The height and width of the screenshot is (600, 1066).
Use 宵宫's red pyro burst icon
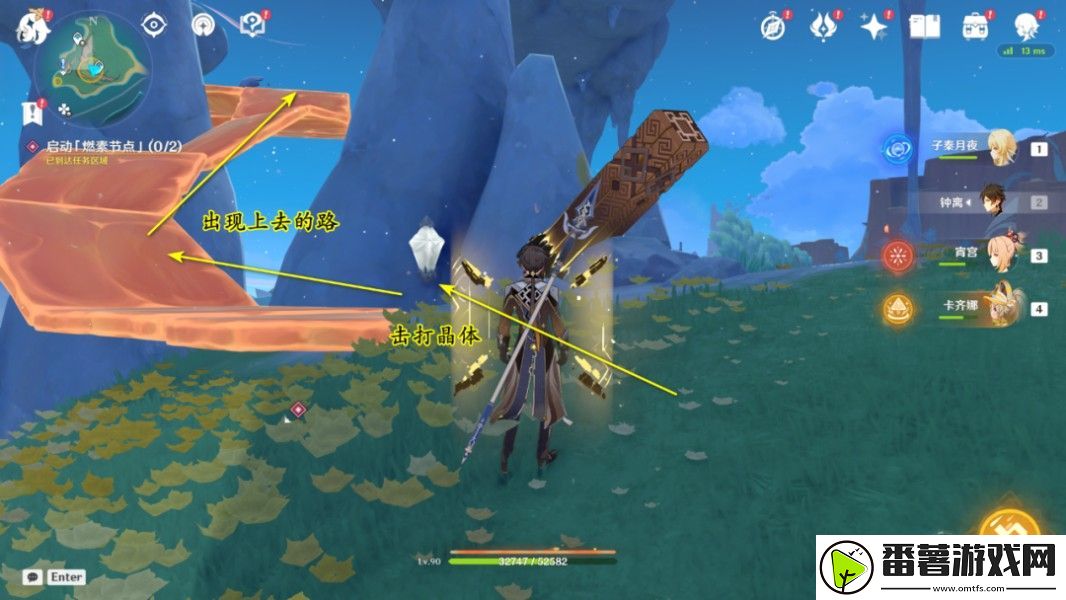pyautogui.click(x=898, y=255)
